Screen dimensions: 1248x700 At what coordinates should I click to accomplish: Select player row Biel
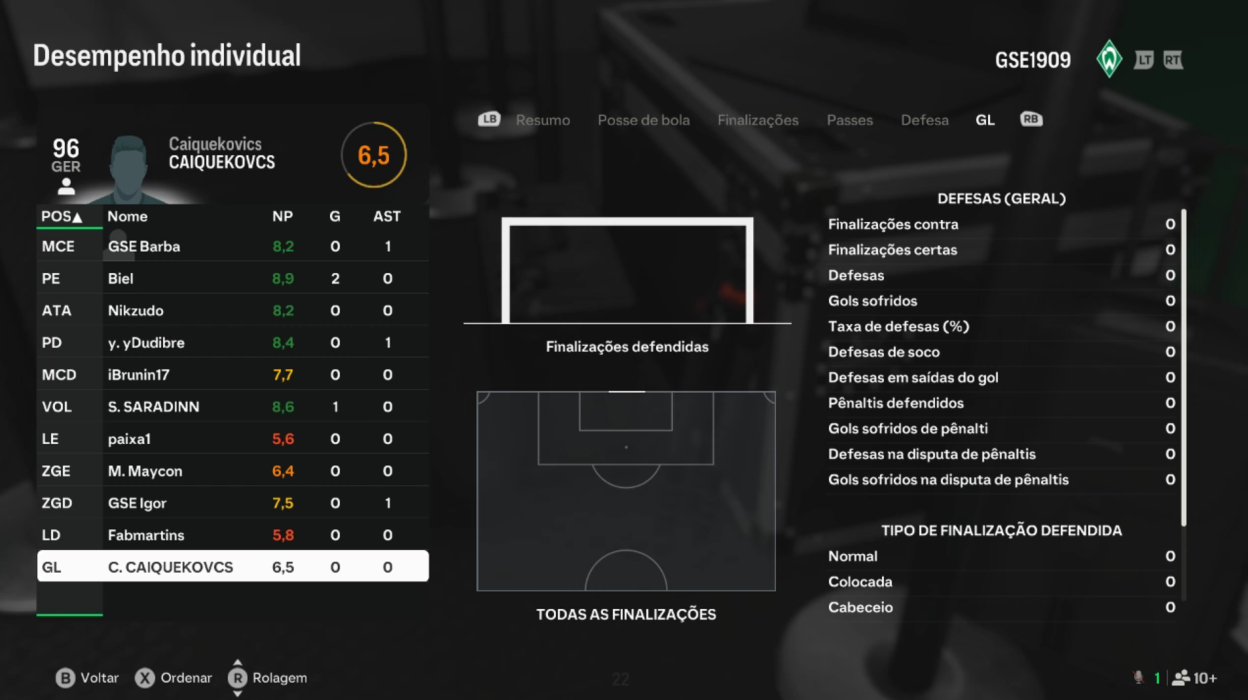pyautogui.click(x=233, y=278)
